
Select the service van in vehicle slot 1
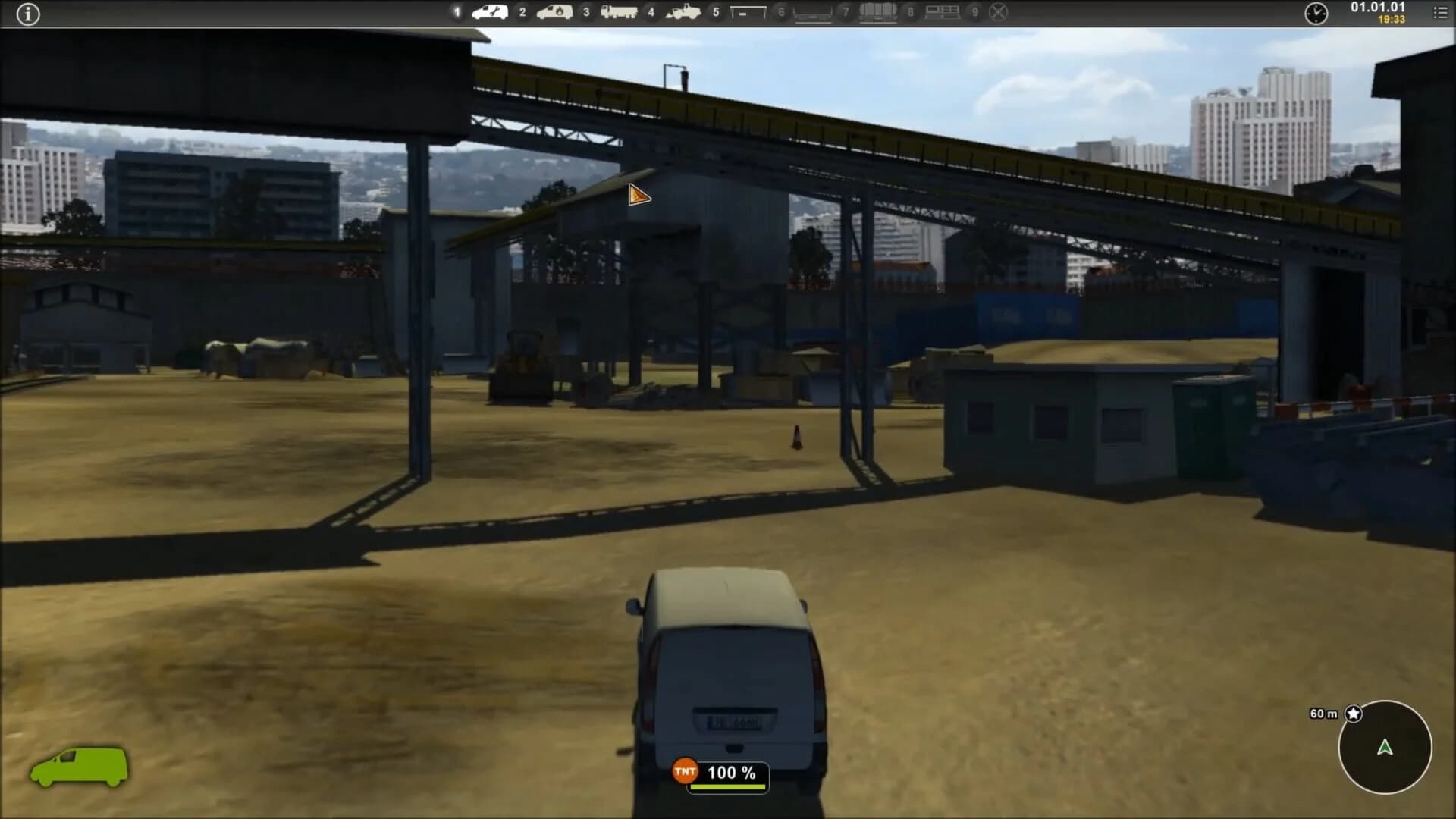[x=489, y=13]
